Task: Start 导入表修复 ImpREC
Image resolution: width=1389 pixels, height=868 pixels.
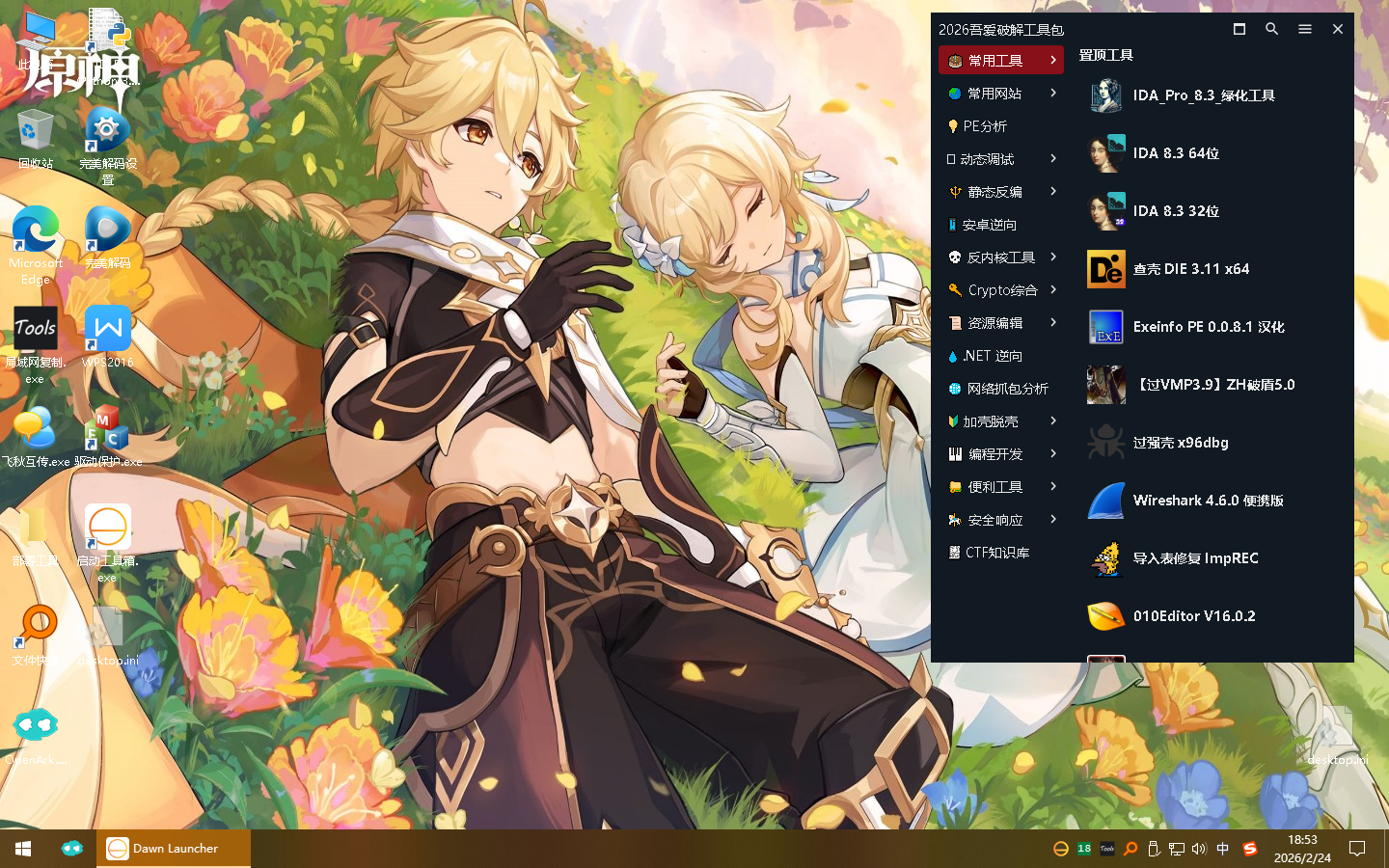Action: point(1194,558)
